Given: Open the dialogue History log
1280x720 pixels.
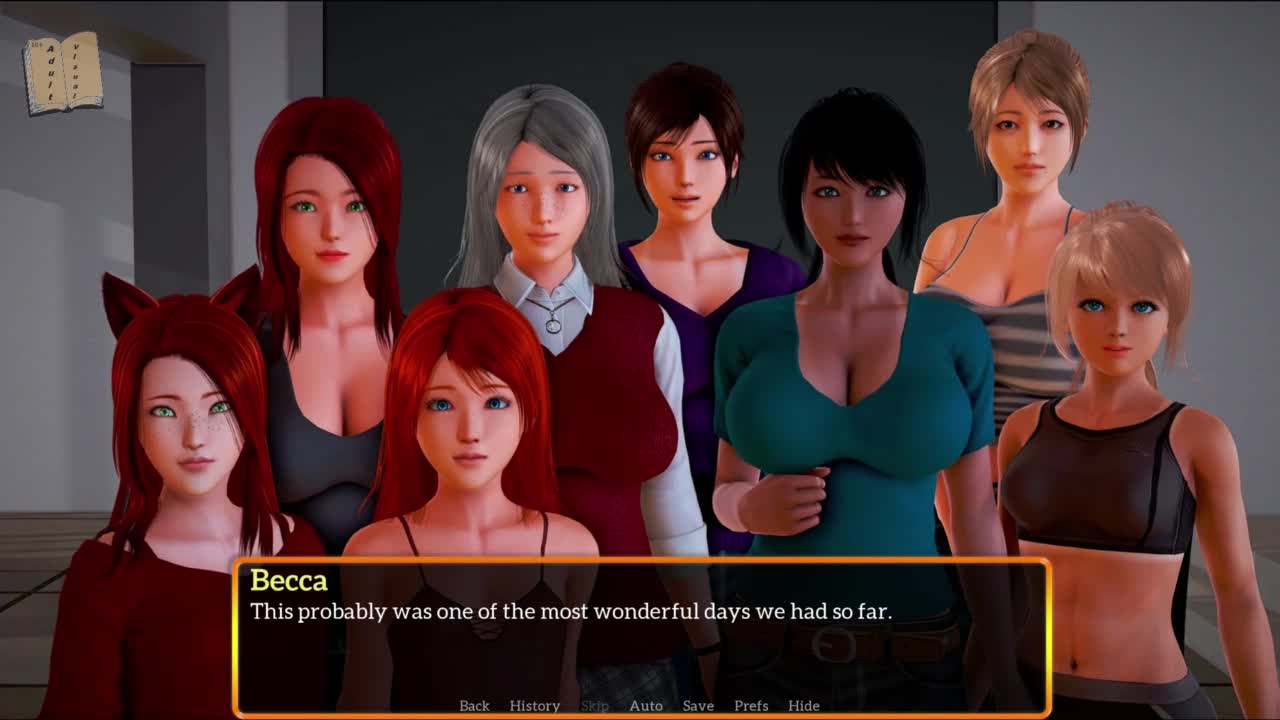Looking at the screenshot, I should pyautogui.click(x=534, y=706).
